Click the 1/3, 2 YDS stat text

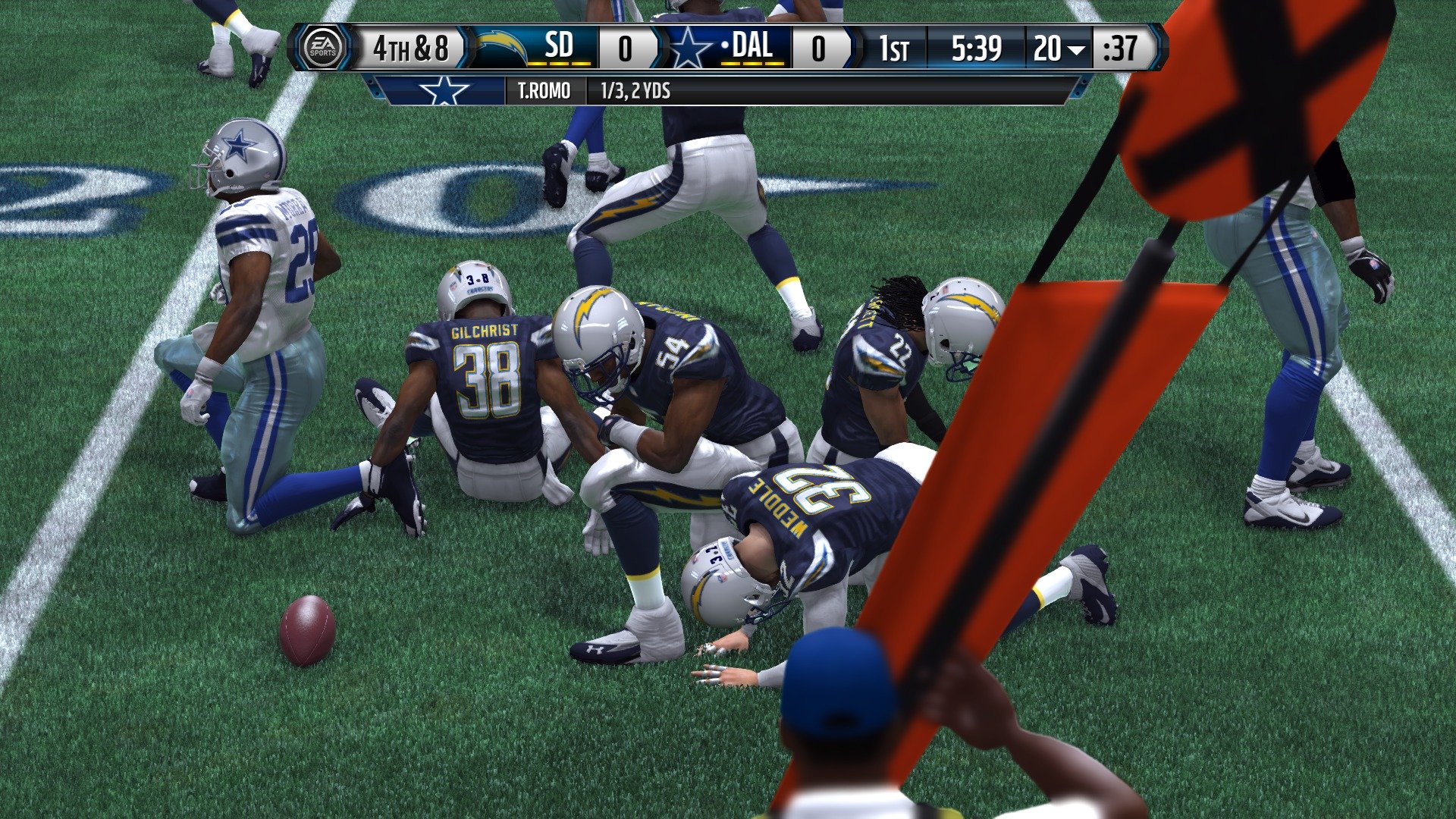[637, 90]
